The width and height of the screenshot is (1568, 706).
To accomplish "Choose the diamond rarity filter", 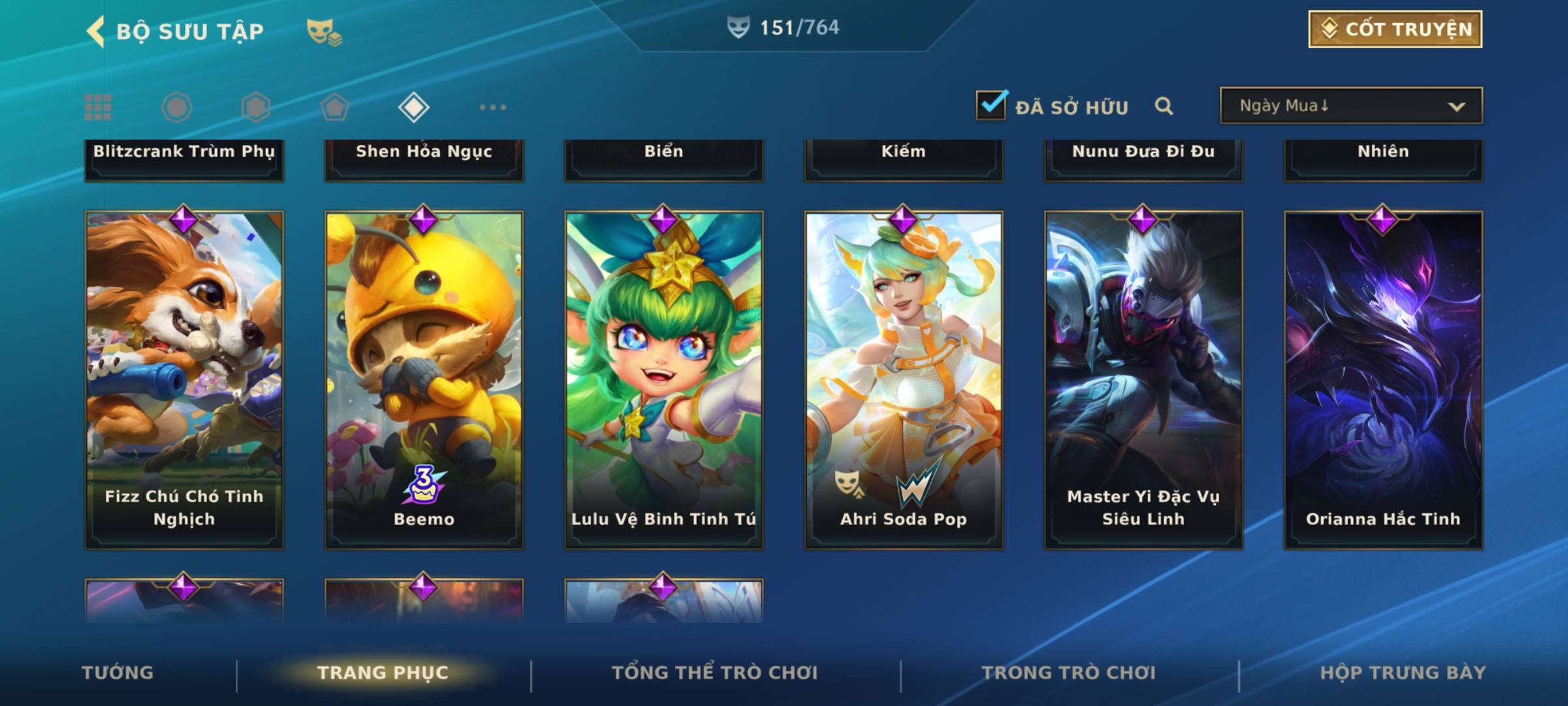I will click(414, 107).
